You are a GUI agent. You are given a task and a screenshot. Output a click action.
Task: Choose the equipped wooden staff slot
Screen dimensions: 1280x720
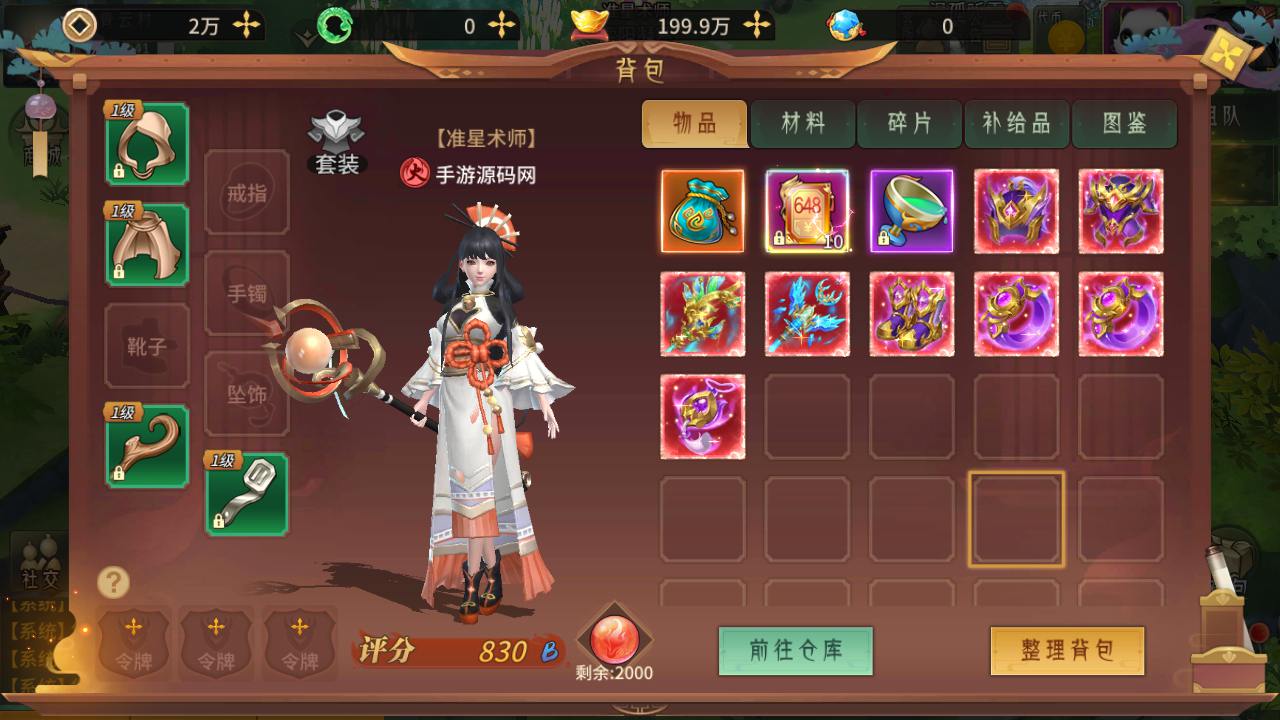pyautogui.click(x=147, y=446)
